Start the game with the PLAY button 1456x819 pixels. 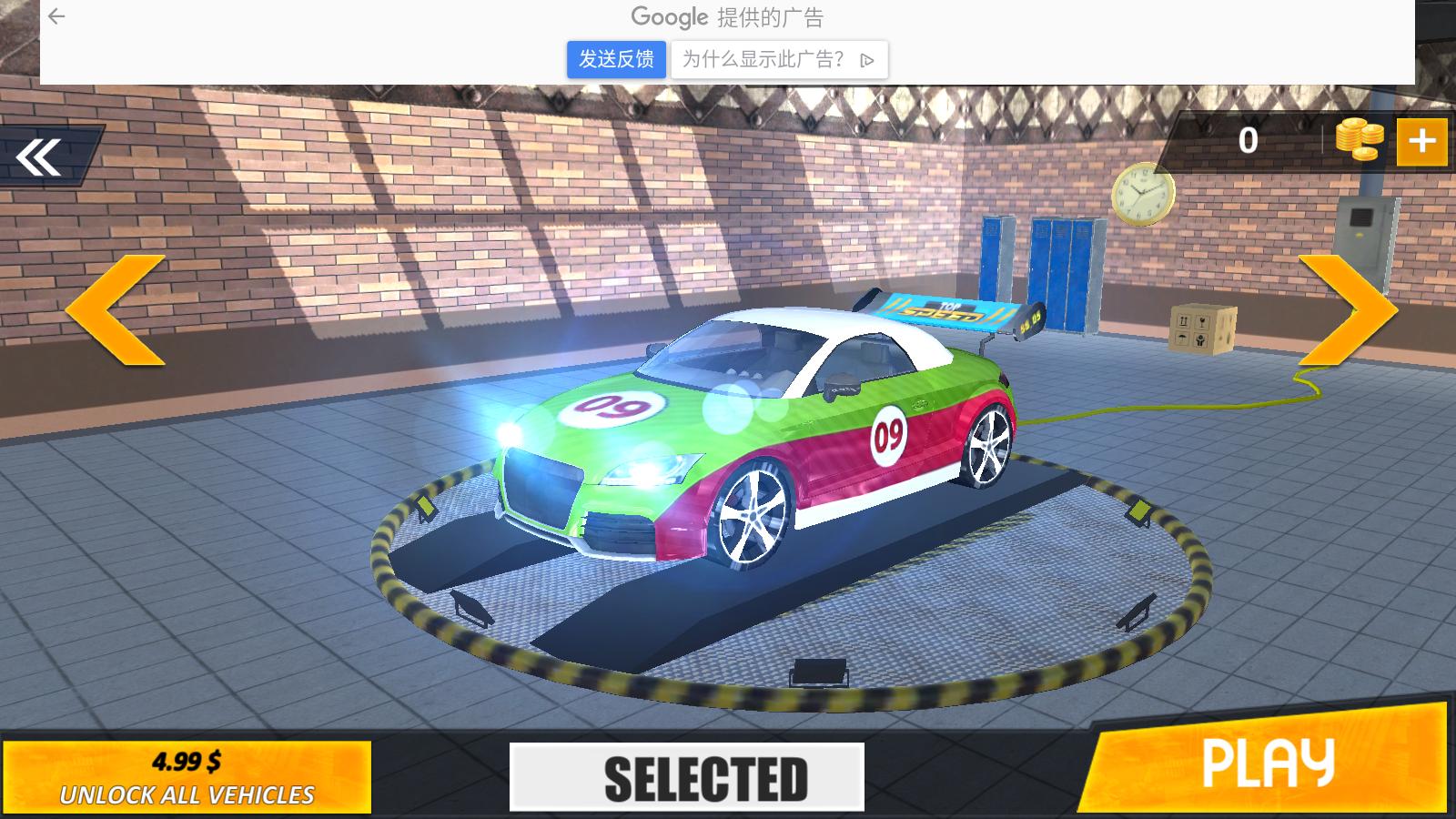pyautogui.click(x=1268, y=764)
